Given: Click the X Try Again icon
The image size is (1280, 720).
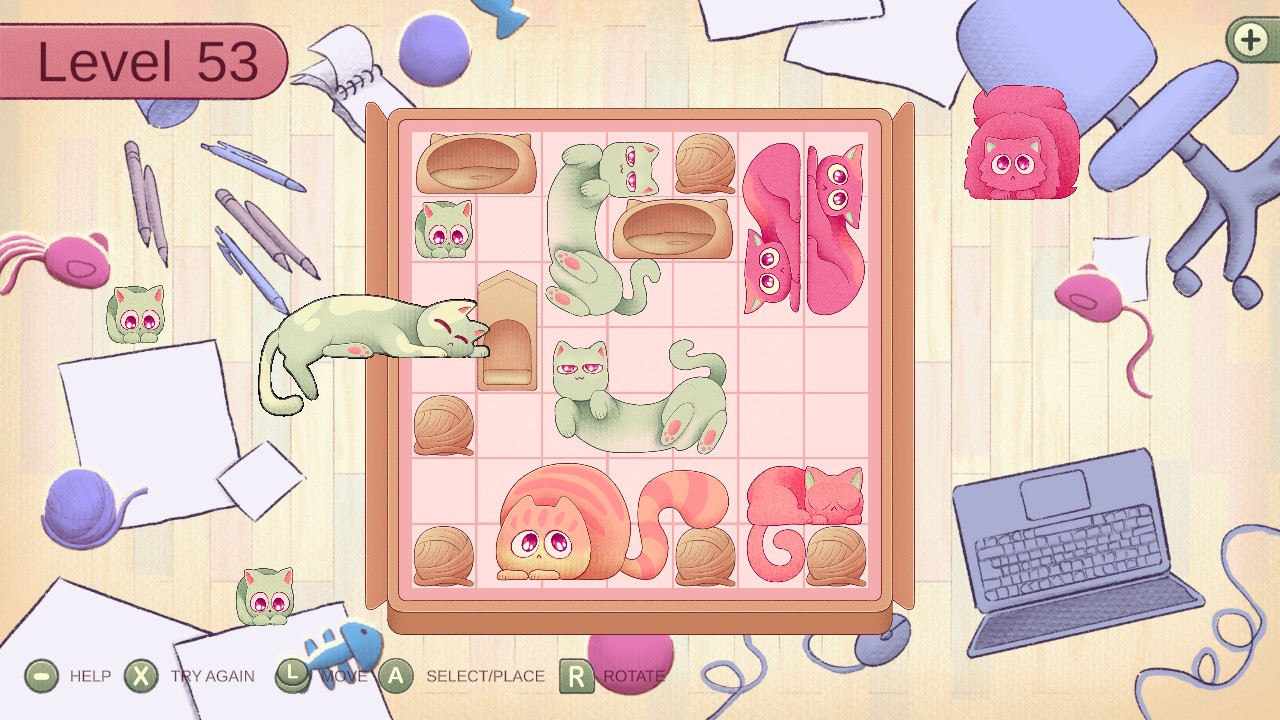Looking at the screenshot, I should (x=140, y=676).
